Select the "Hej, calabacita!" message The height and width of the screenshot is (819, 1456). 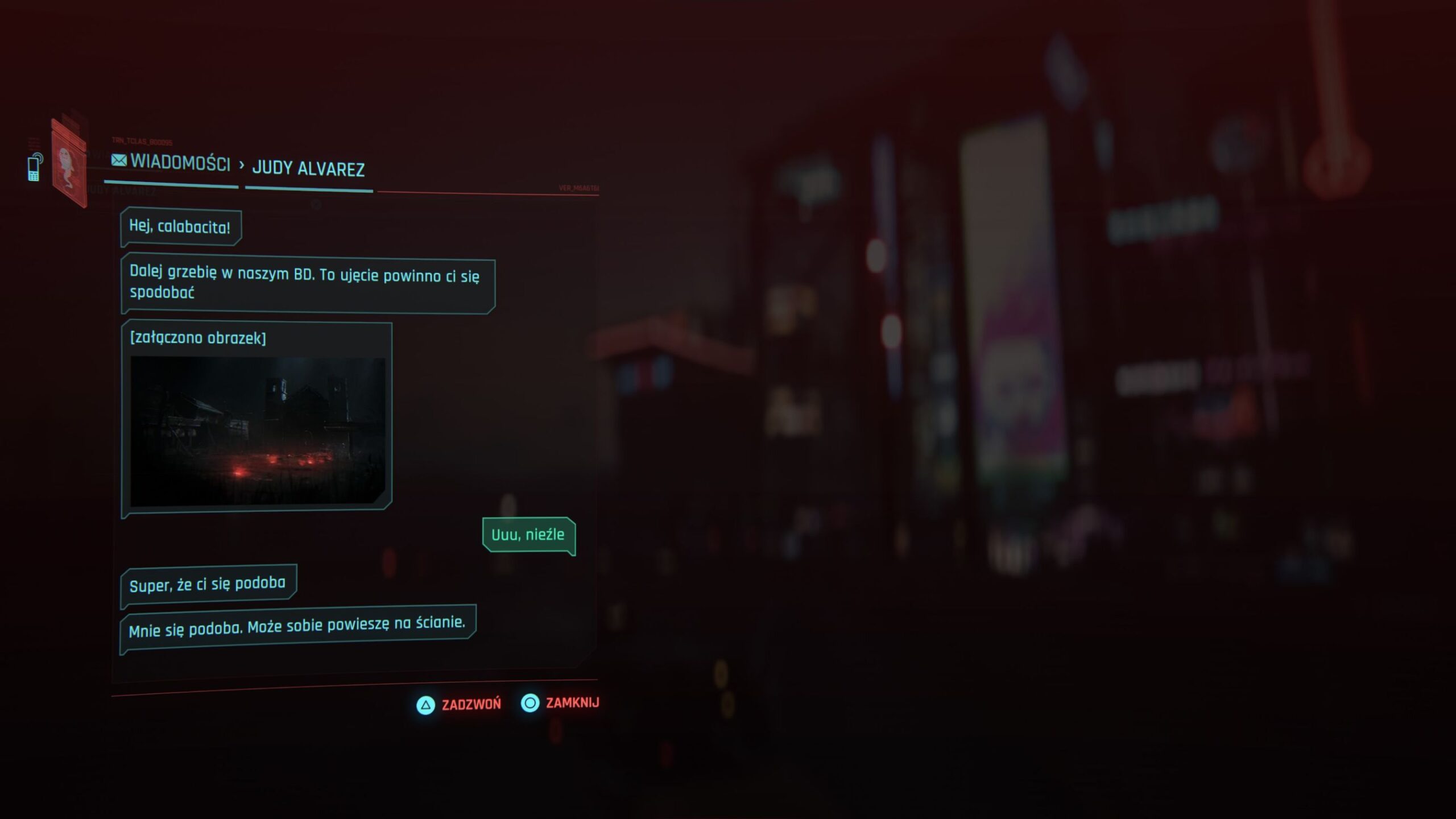pyautogui.click(x=180, y=227)
